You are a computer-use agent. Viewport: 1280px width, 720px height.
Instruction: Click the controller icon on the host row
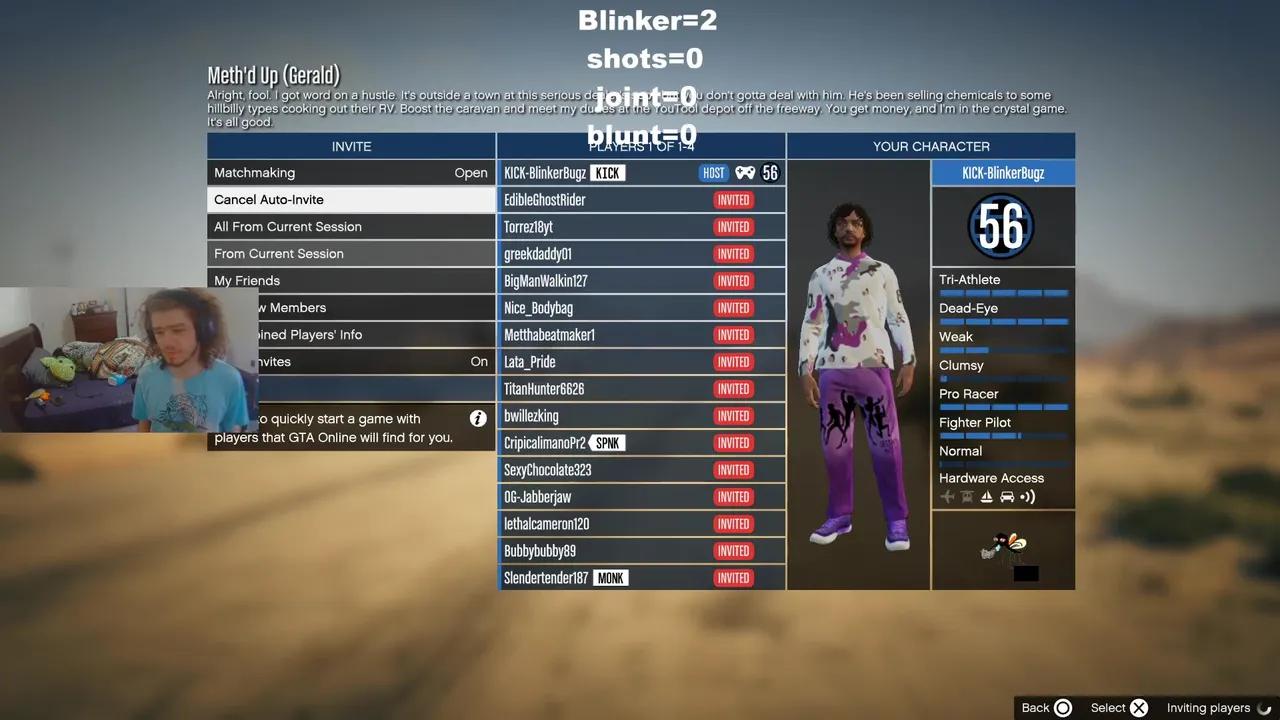coord(744,172)
